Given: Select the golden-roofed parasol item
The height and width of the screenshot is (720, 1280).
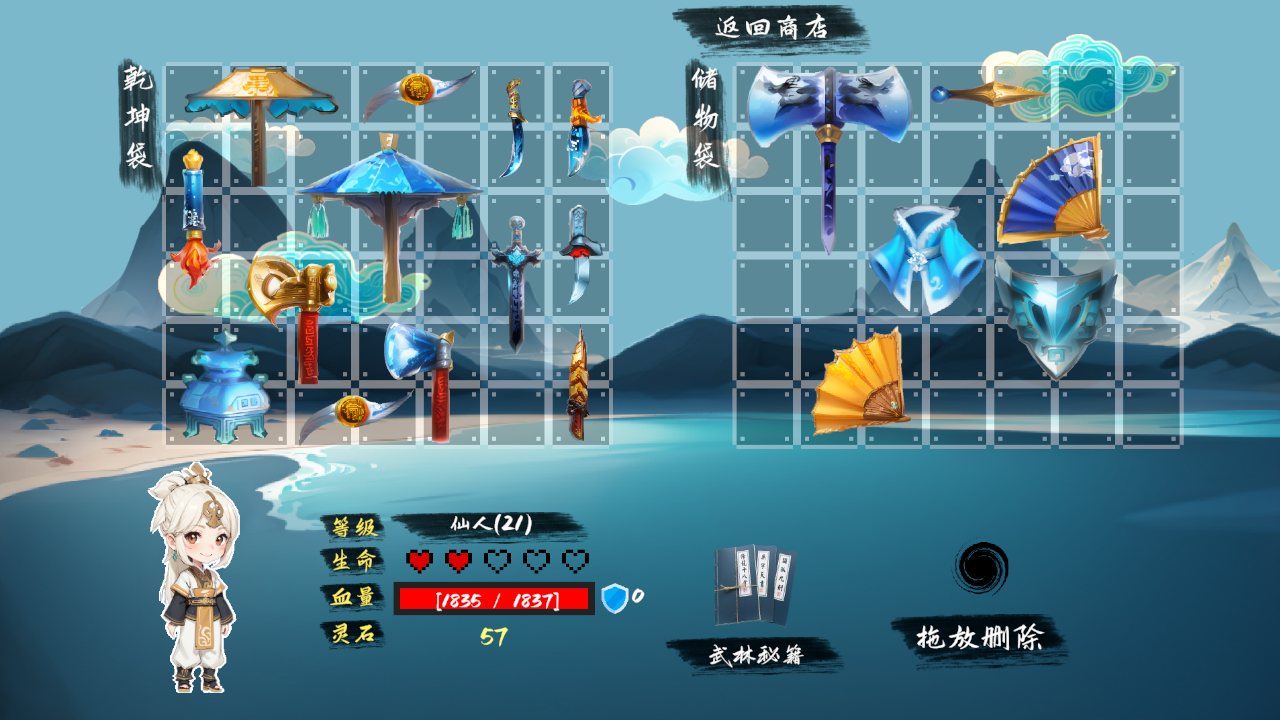Looking at the screenshot, I should 260,110.
